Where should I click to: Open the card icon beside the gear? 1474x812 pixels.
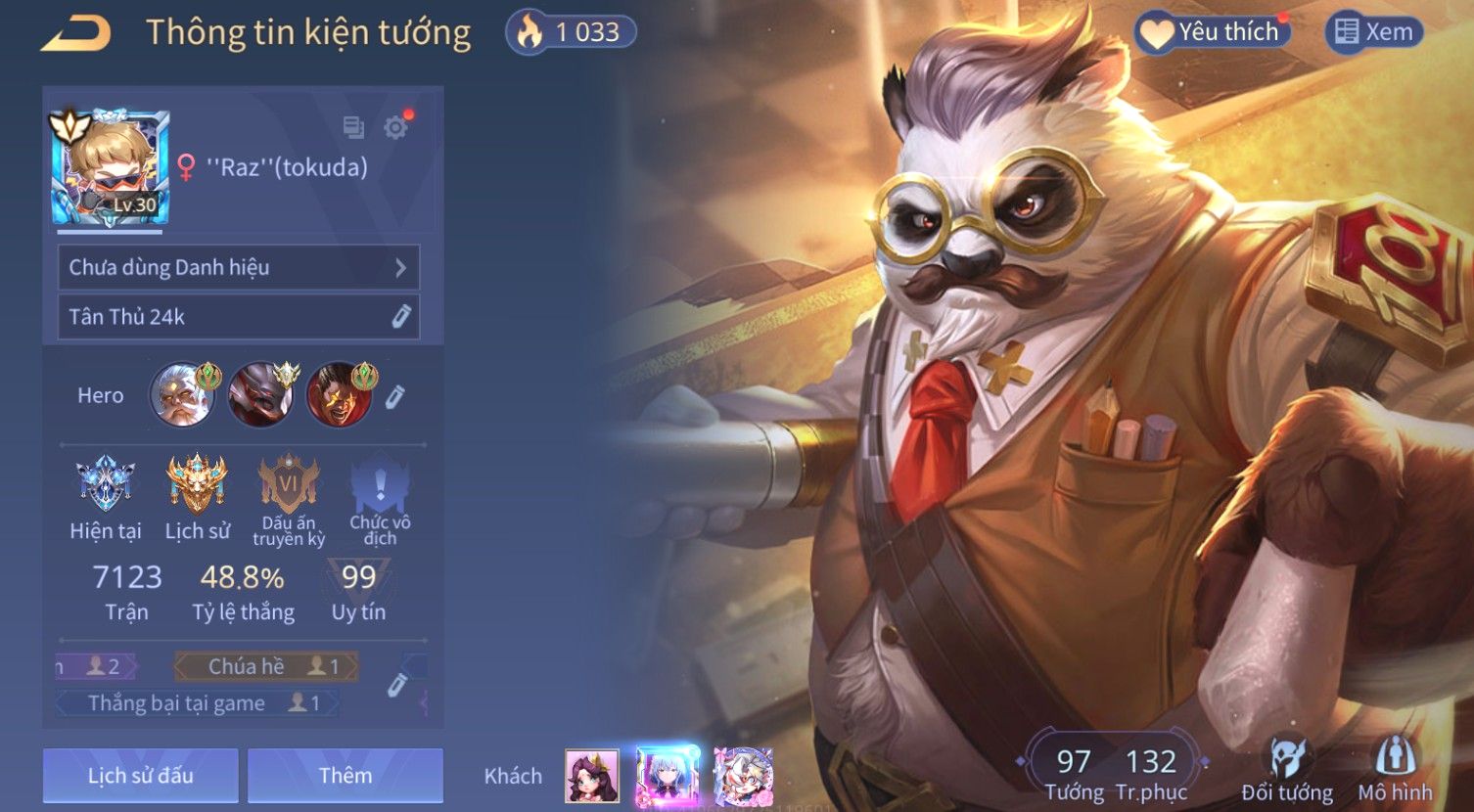pos(353,127)
